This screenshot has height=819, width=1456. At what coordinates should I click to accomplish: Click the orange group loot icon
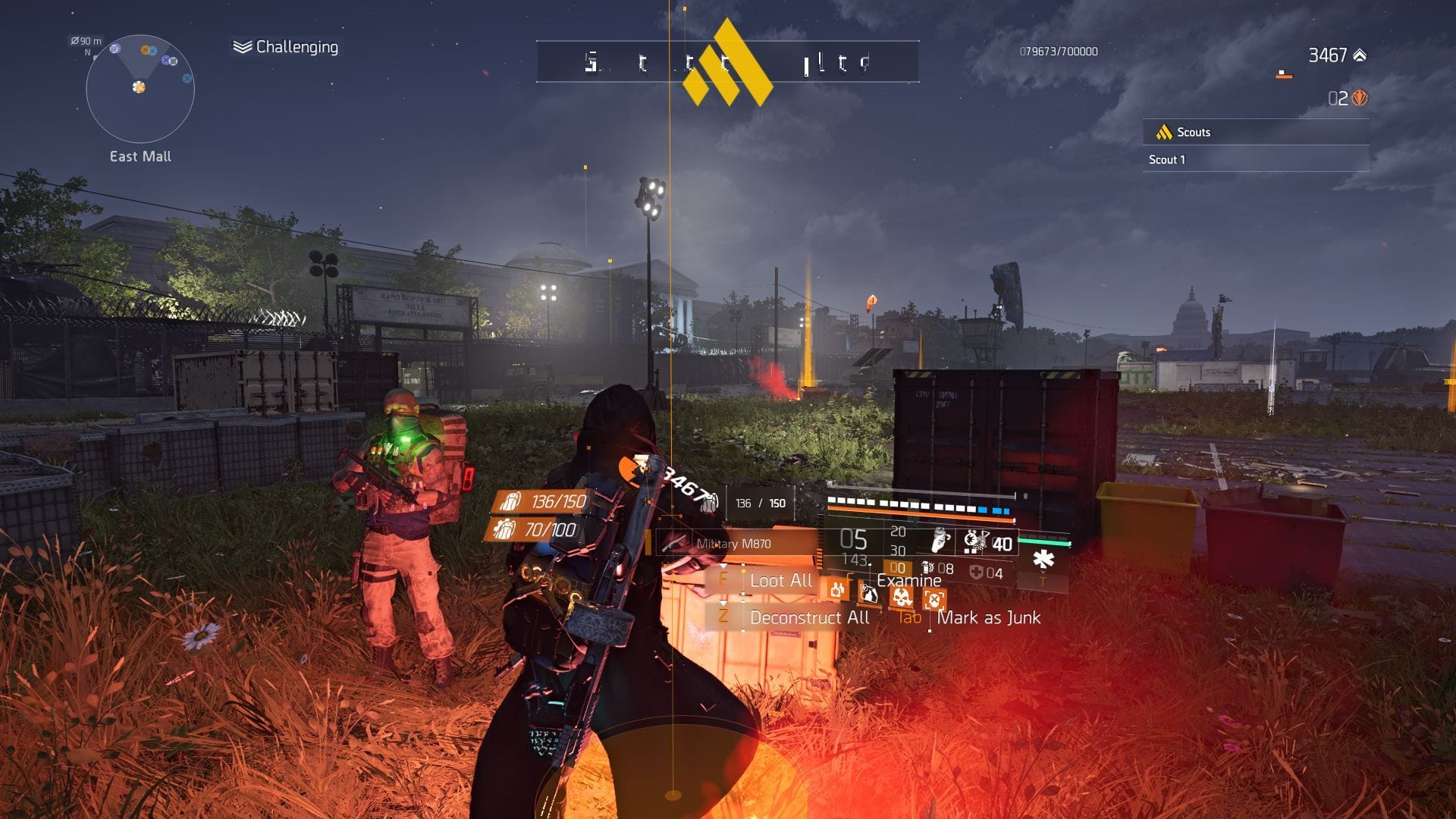[x=837, y=592]
